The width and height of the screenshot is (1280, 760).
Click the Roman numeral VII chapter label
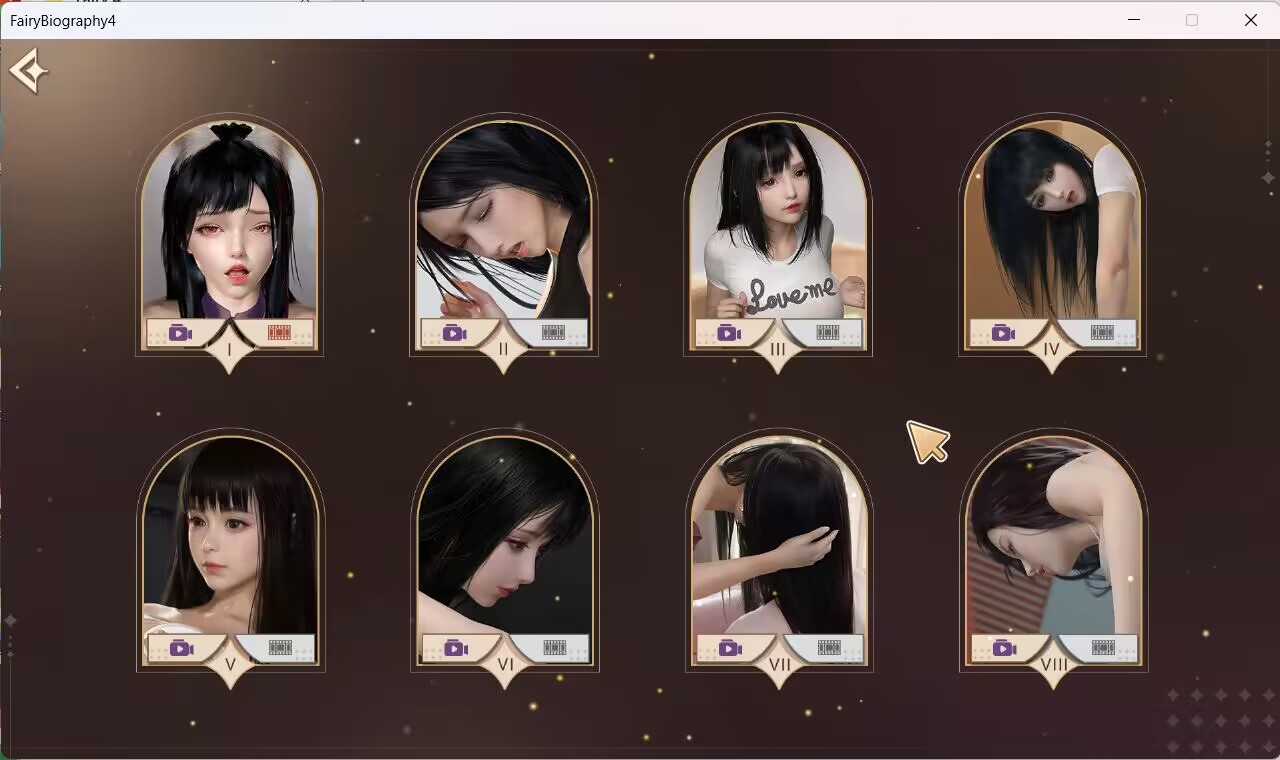point(779,663)
